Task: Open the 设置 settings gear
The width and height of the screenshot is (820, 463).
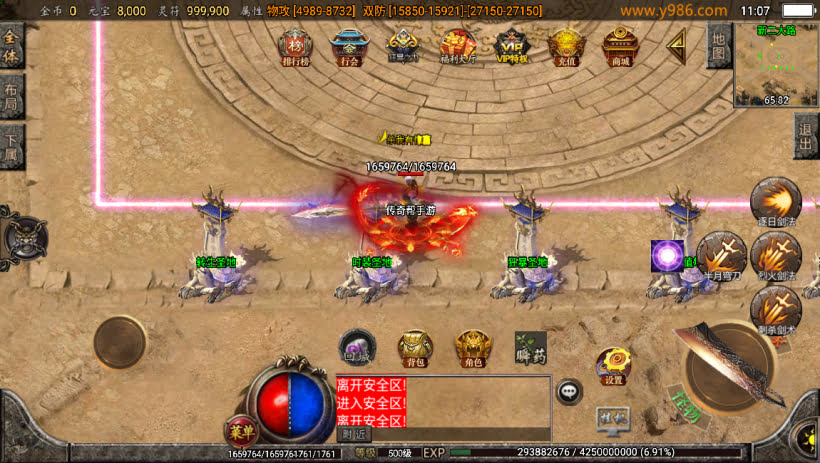Action: point(613,367)
